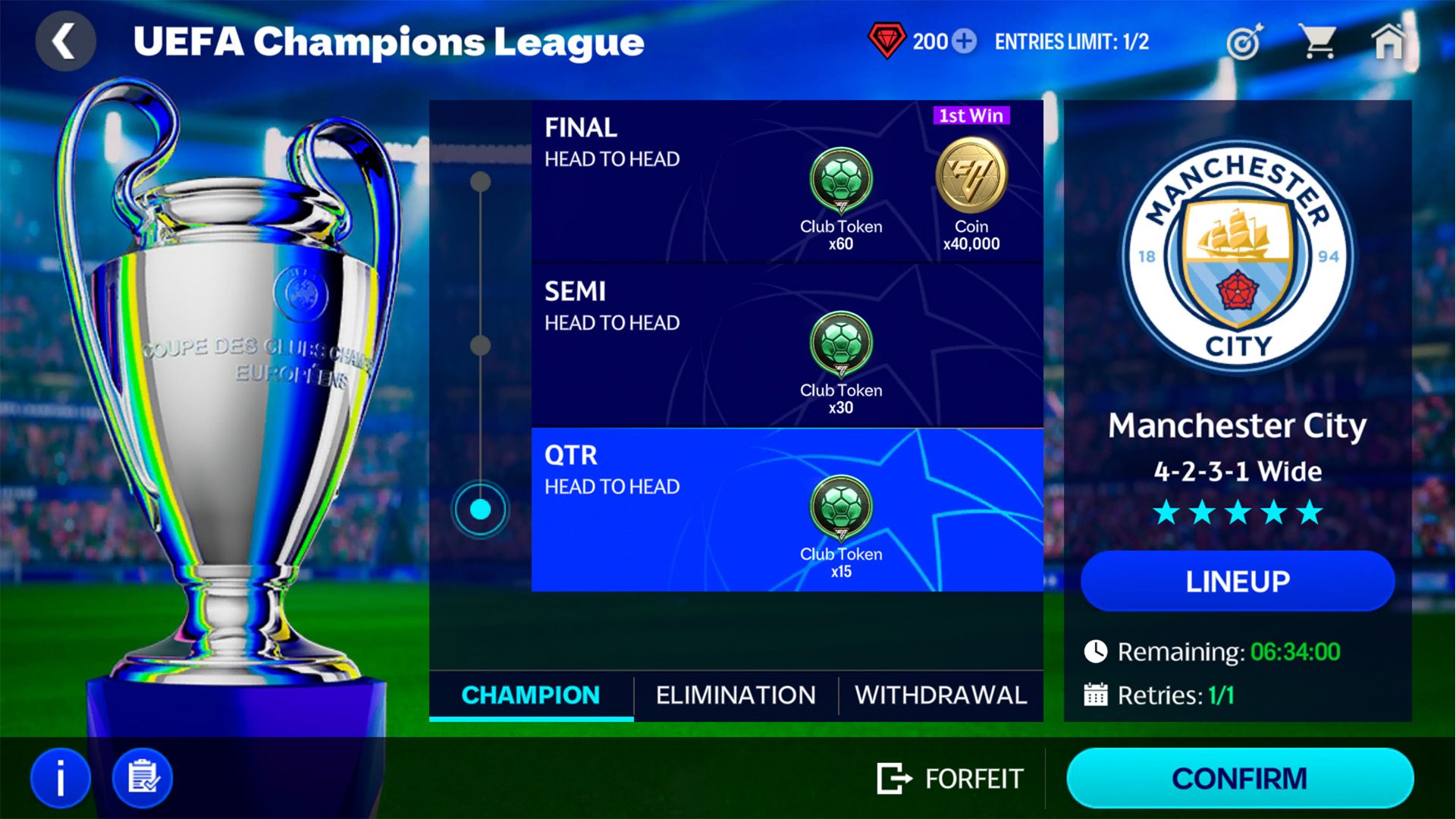Open the QTR Head to Head panel
Image resolution: width=1456 pixels, height=819 pixels.
[x=787, y=508]
